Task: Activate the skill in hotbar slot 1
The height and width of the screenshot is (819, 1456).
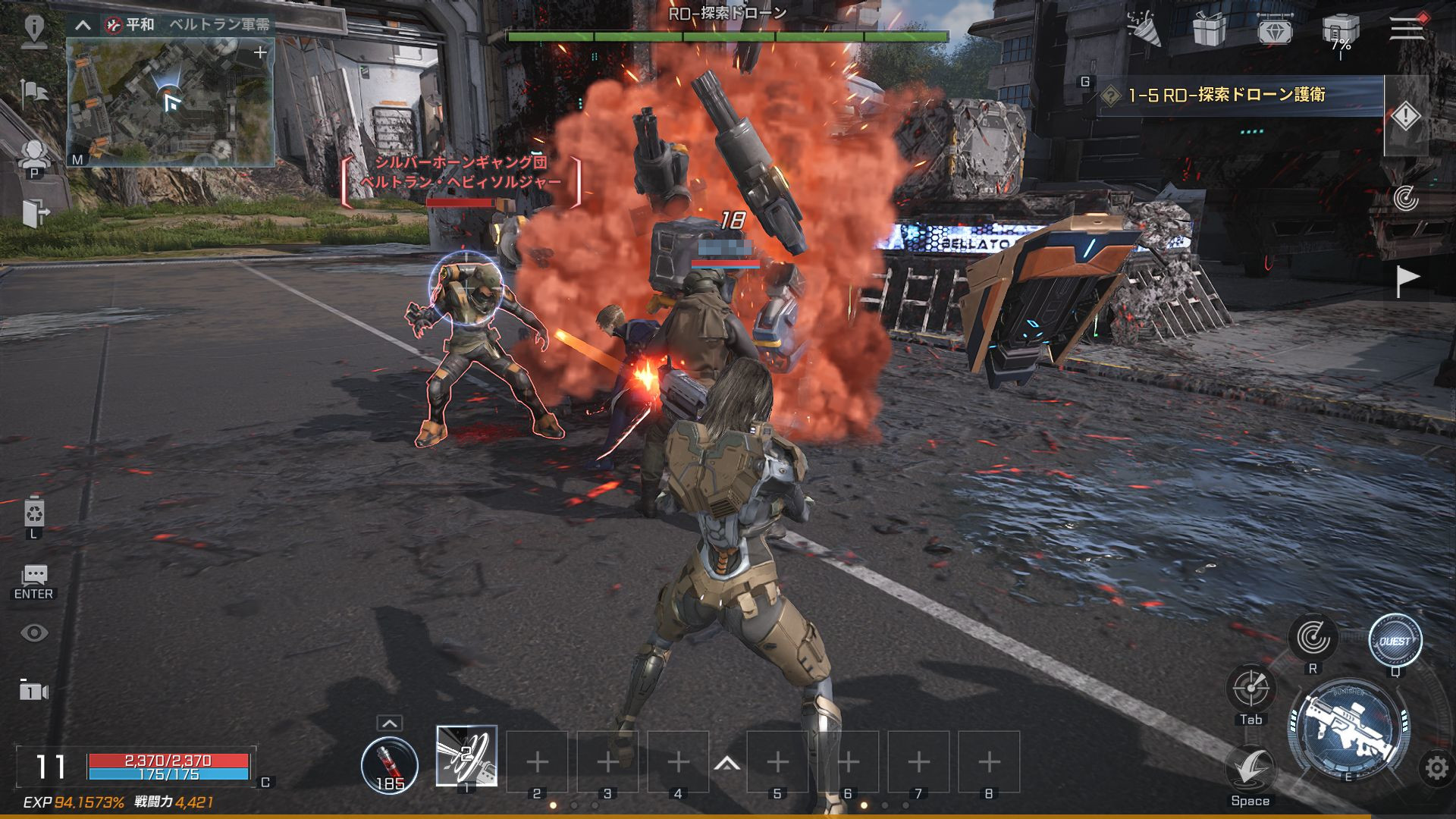Action: (466, 756)
